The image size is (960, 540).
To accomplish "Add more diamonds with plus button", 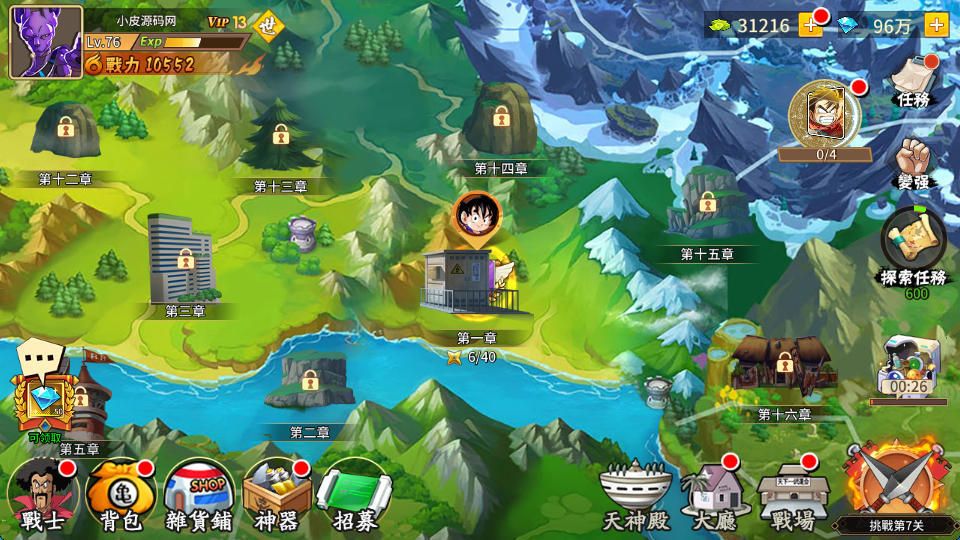I will 936,25.
